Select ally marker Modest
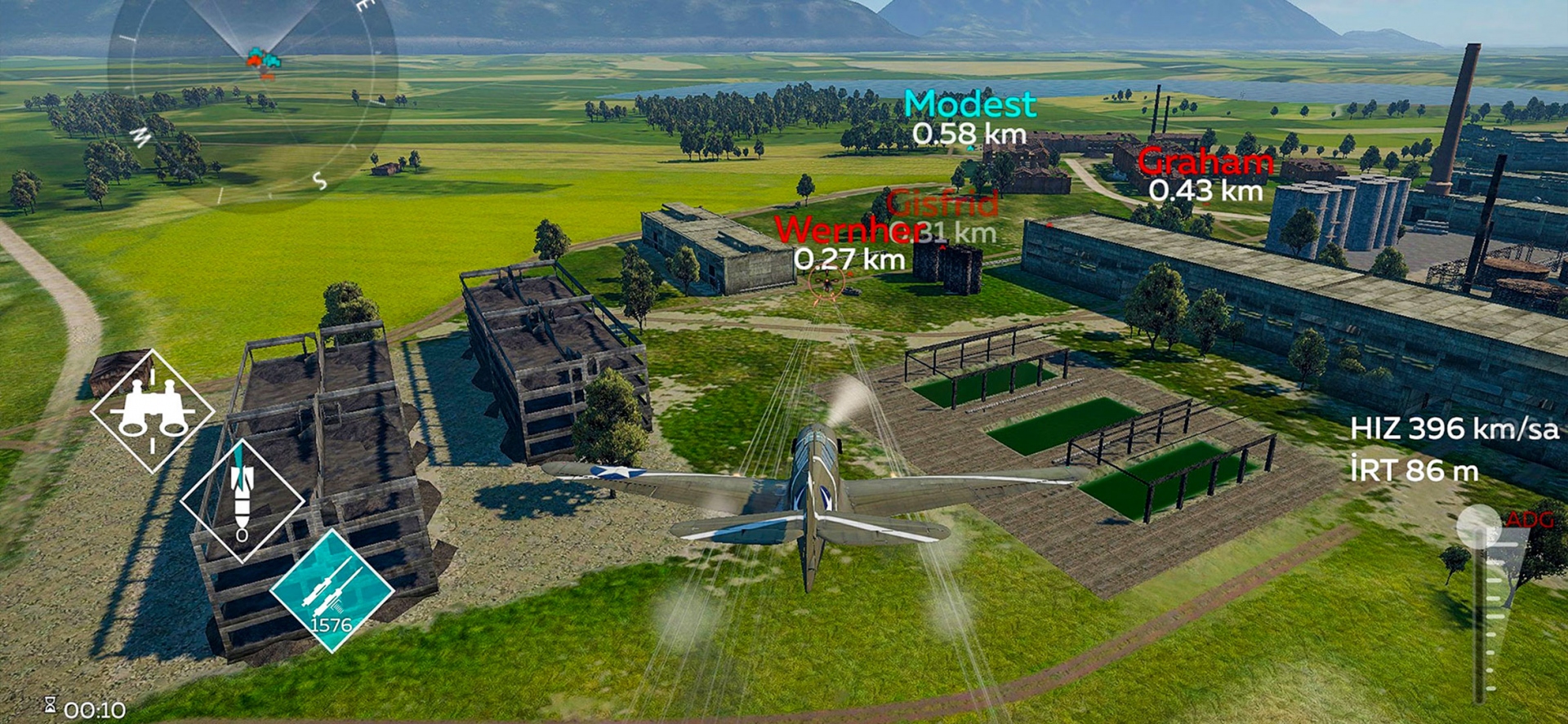The height and width of the screenshot is (724, 1568). click(969, 105)
